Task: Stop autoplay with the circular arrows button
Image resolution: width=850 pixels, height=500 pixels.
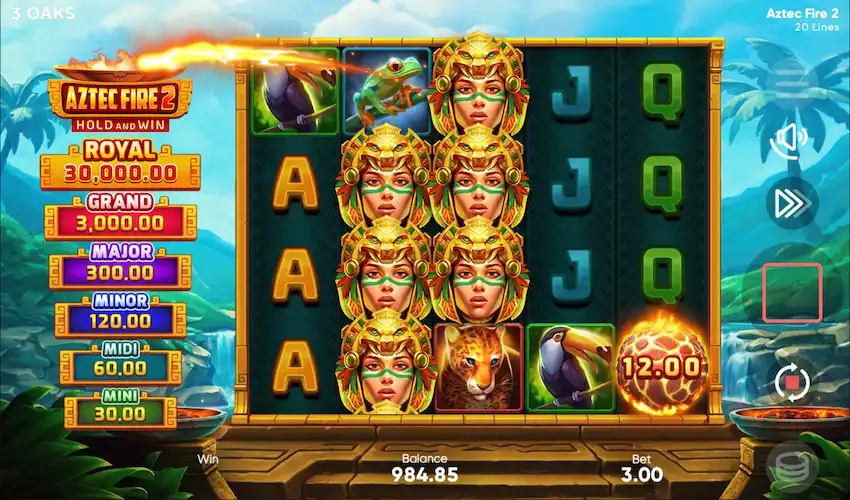Action: (x=791, y=381)
